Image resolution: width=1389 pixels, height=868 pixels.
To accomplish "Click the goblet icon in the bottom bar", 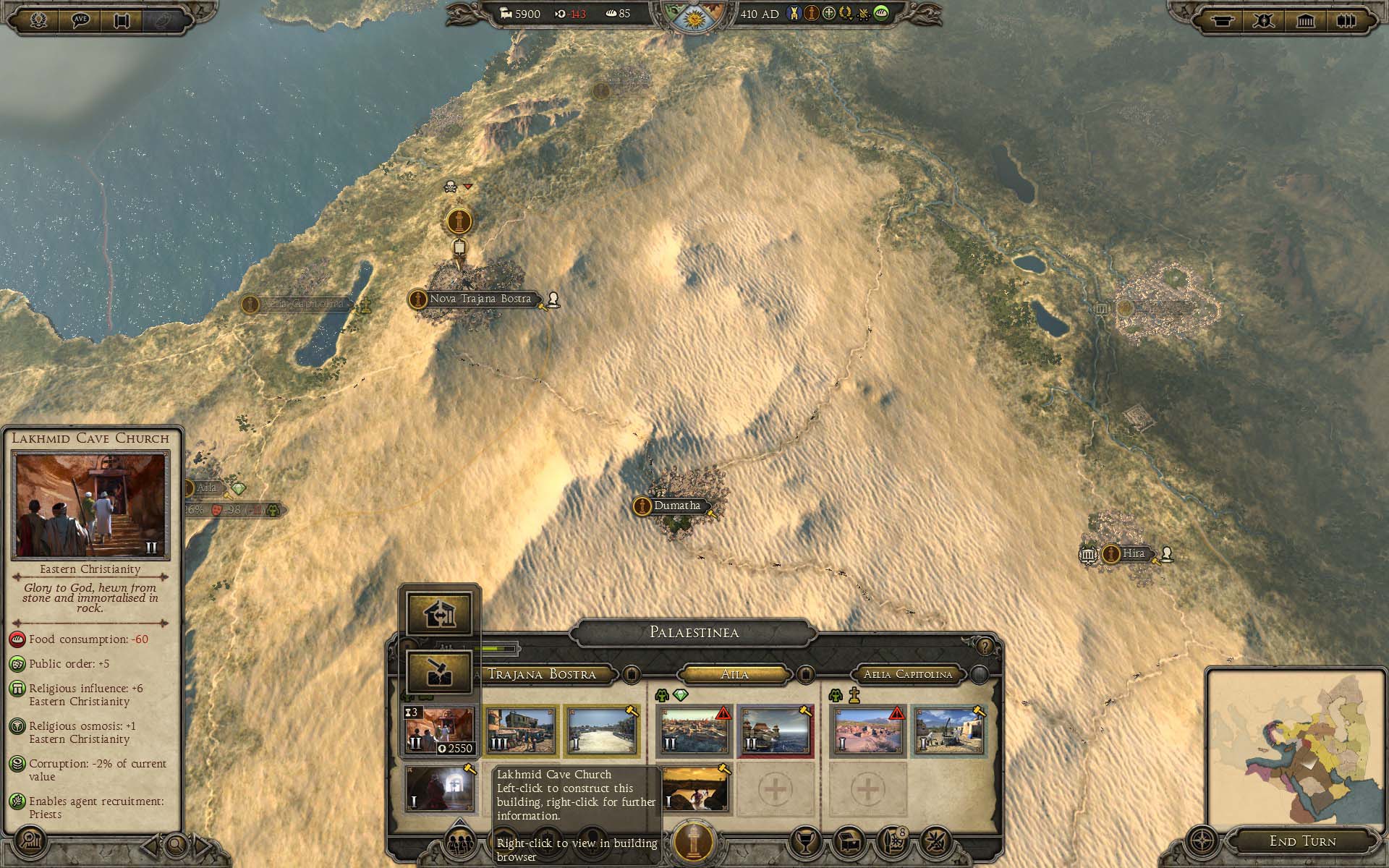I will click(x=804, y=841).
